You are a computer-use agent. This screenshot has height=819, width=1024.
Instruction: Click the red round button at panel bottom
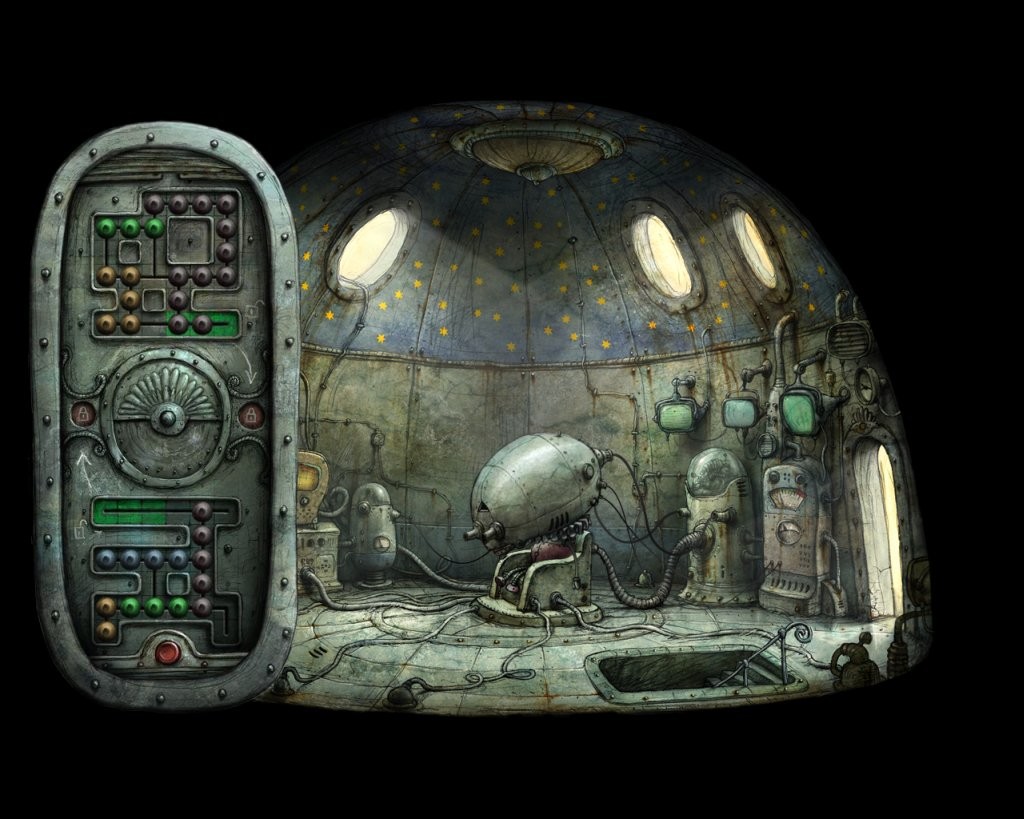(167, 653)
